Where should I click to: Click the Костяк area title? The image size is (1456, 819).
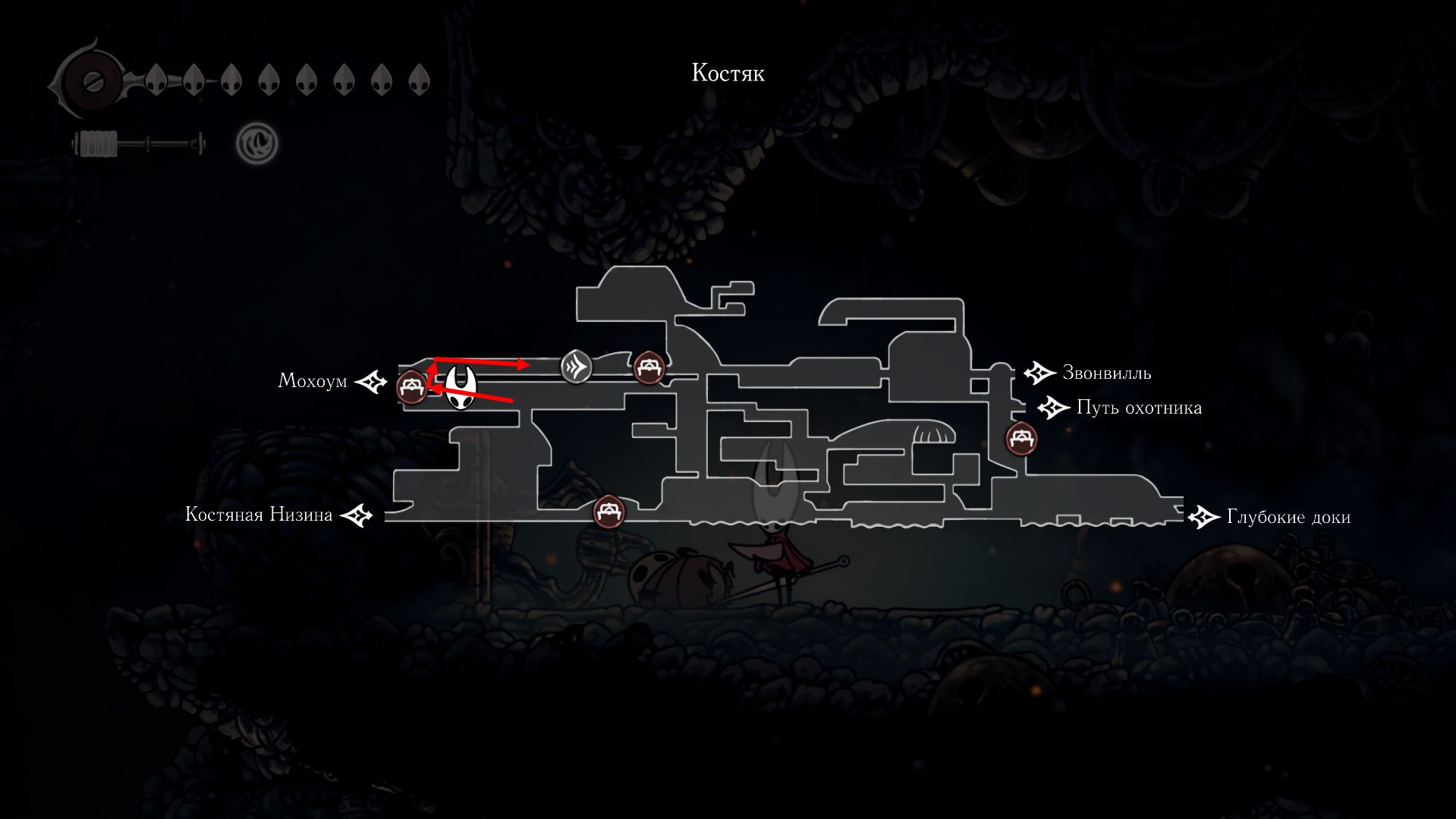[728, 74]
